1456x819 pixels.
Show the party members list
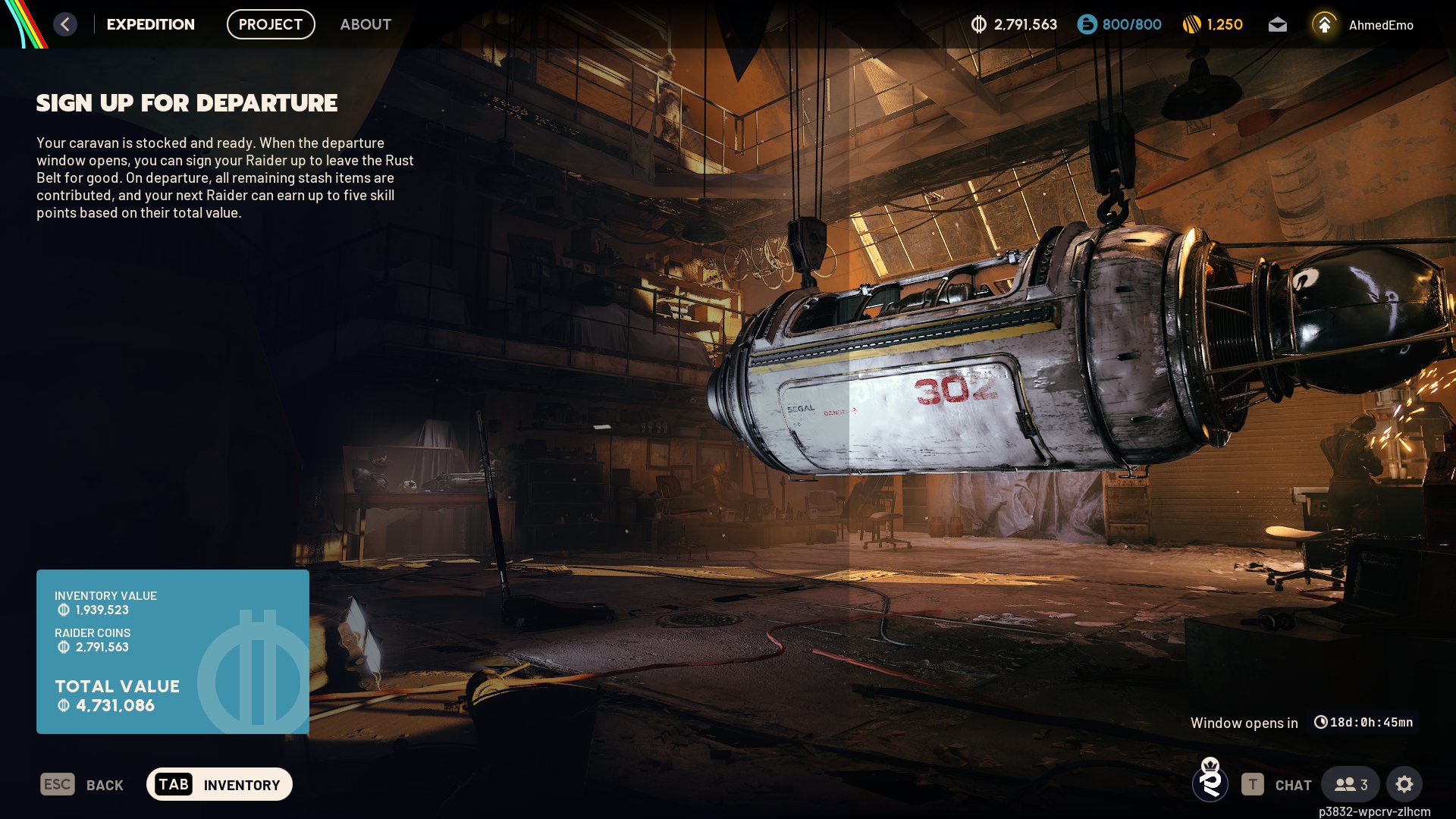(1351, 785)
